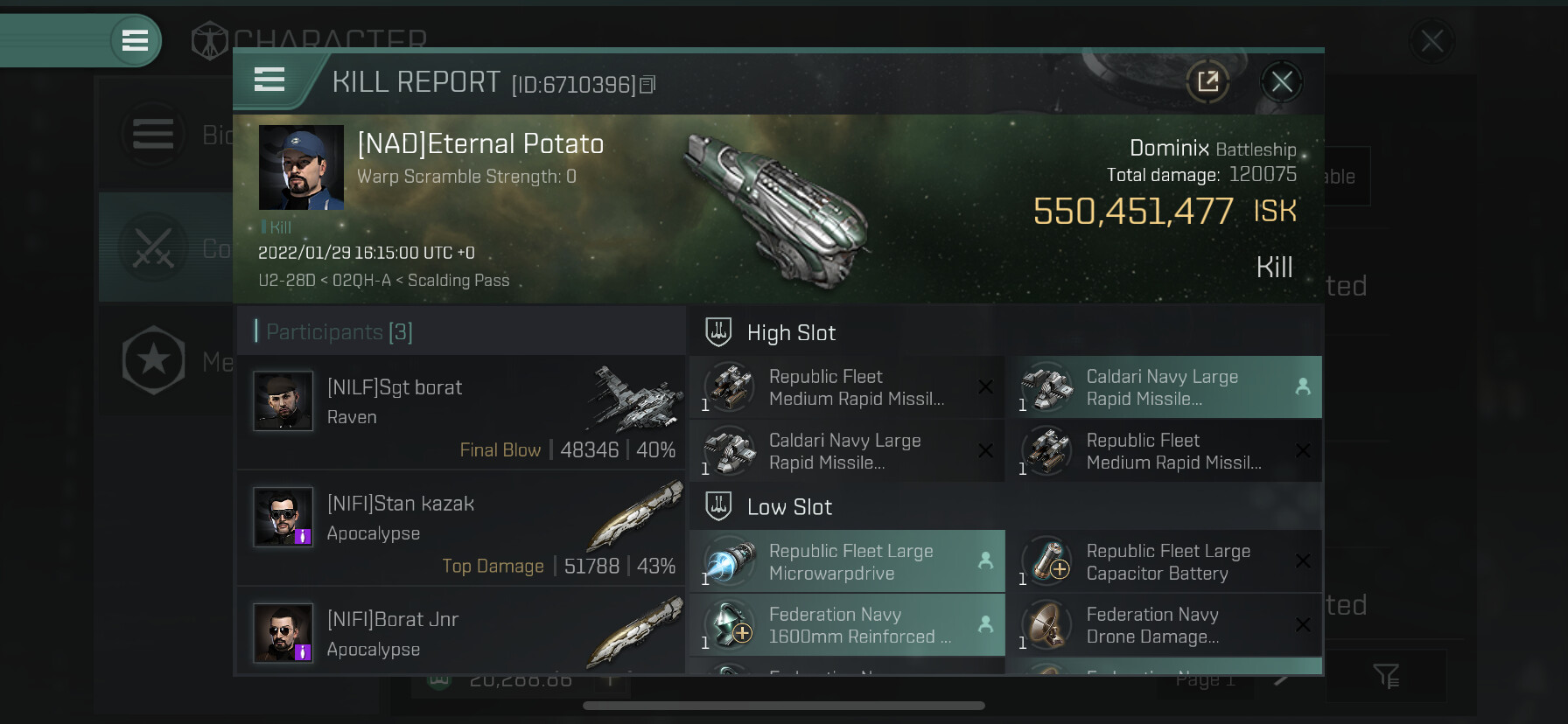Copy the kill report ID
Image resolution: width=1568 pixels, height=724 pixels.
pos(647,85)
